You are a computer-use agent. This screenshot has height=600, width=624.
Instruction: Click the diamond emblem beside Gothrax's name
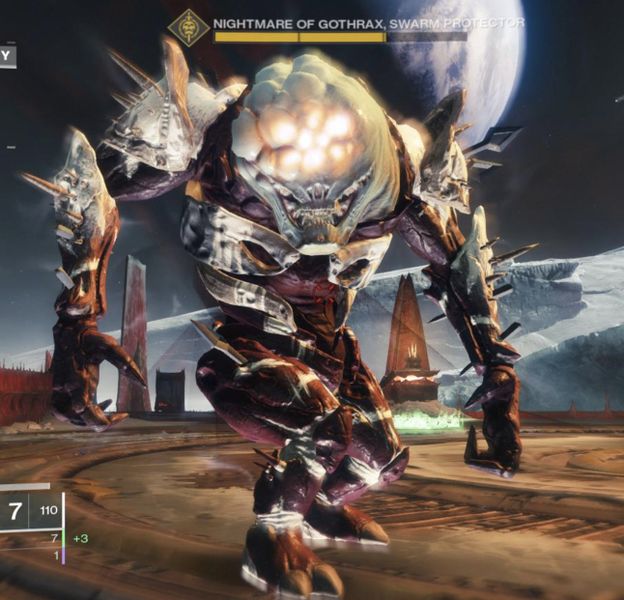coord(190,27)
